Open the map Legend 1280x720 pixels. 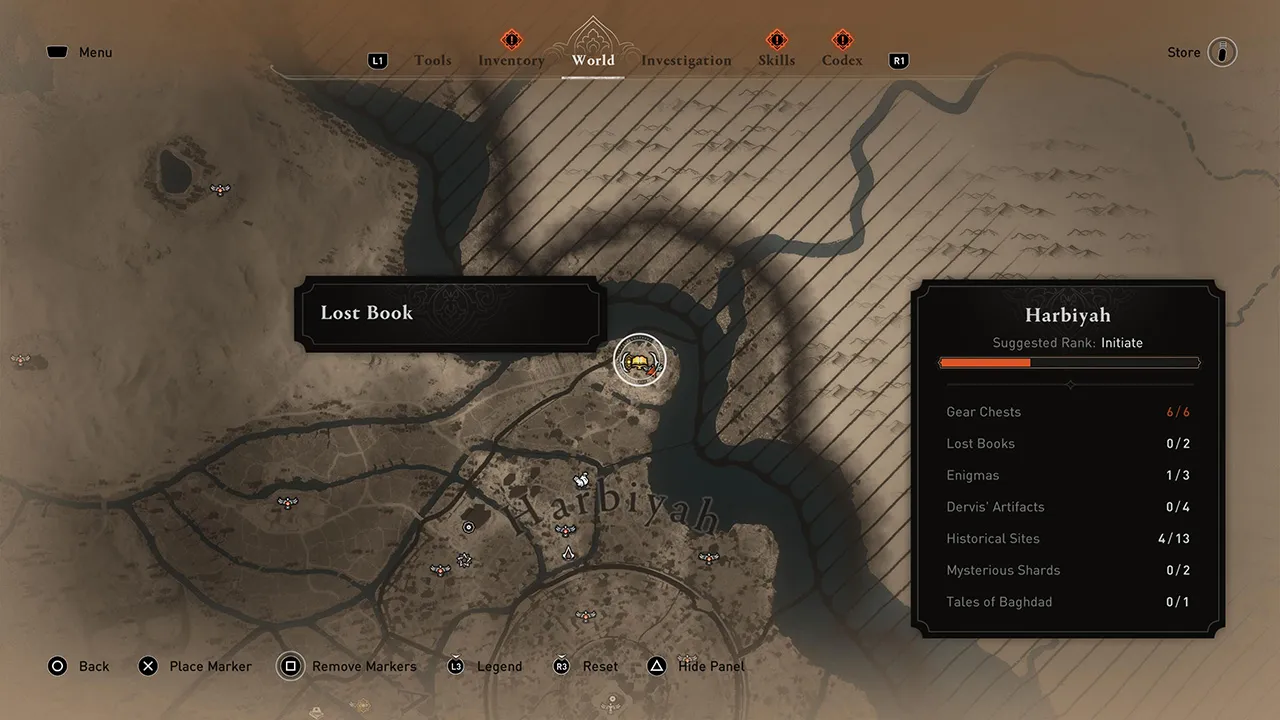click(485, 666)
